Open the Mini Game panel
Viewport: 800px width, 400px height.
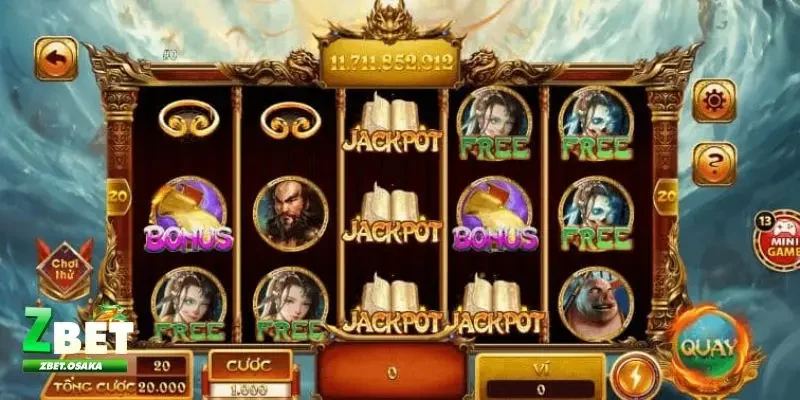point(777,242)
